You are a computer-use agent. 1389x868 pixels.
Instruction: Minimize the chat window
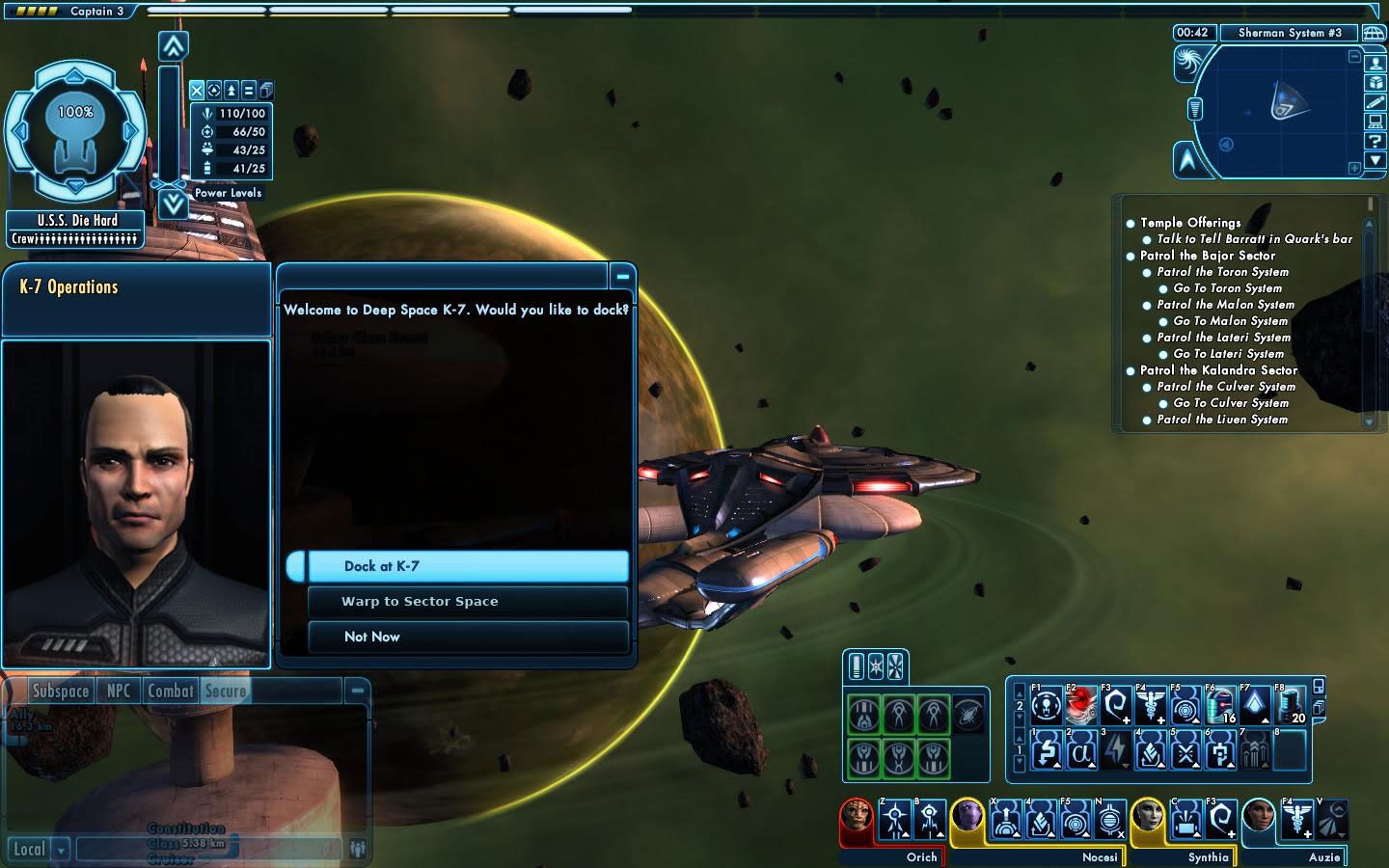pyautogui.click(x=357, y=691)
